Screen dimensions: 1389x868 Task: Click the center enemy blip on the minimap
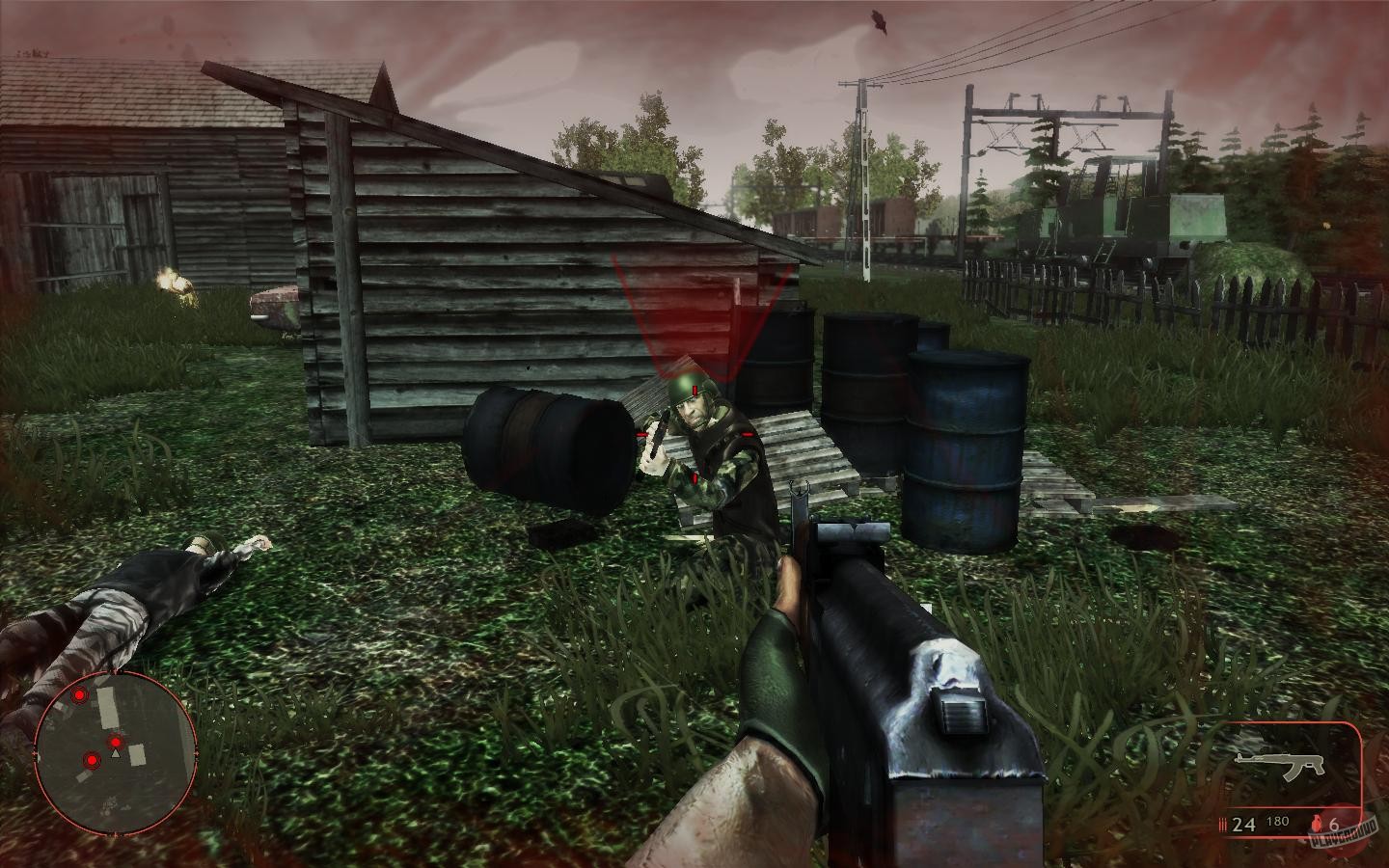tap(116, 743)
